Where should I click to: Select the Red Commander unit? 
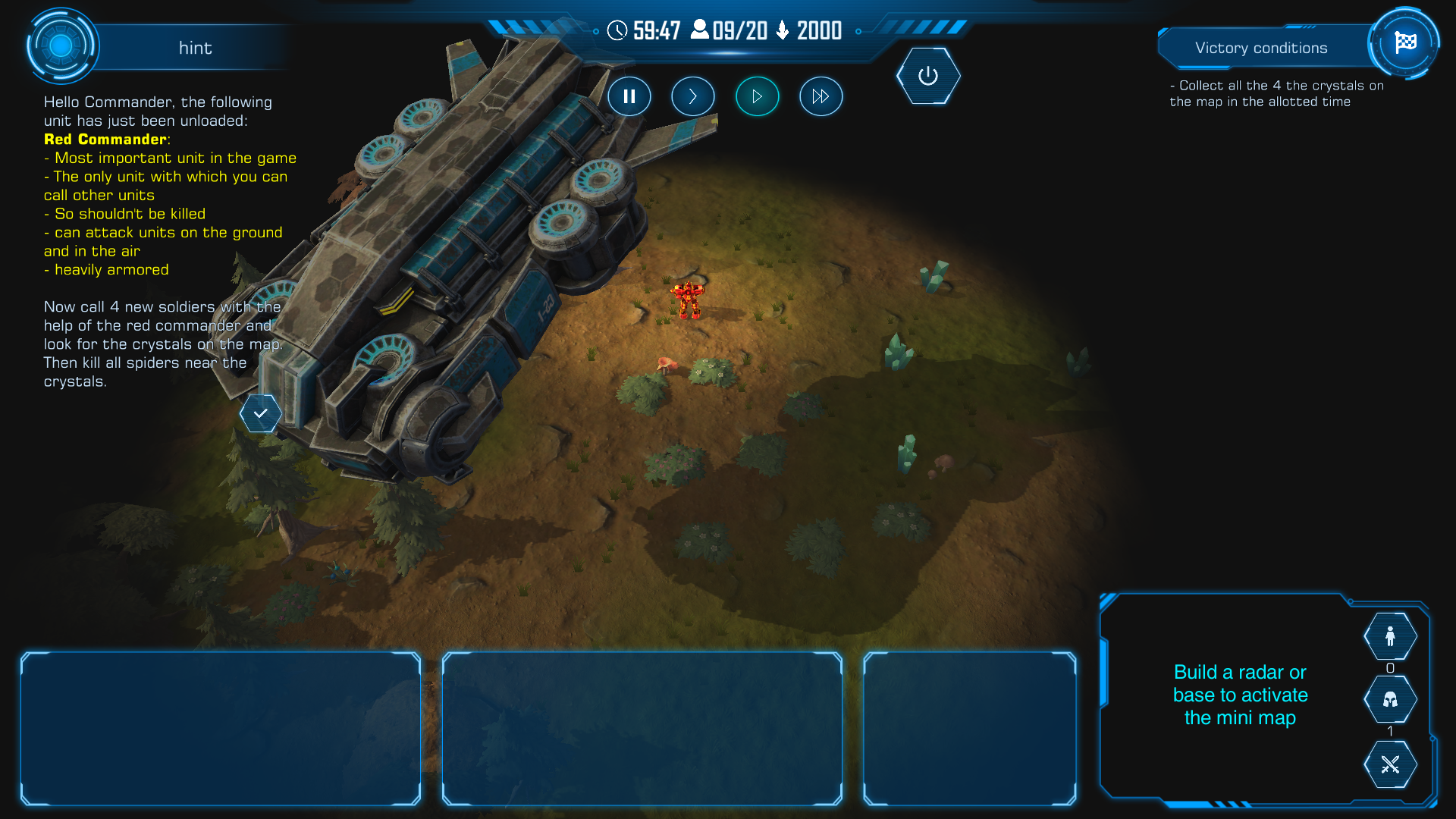(x=688, y=299)
